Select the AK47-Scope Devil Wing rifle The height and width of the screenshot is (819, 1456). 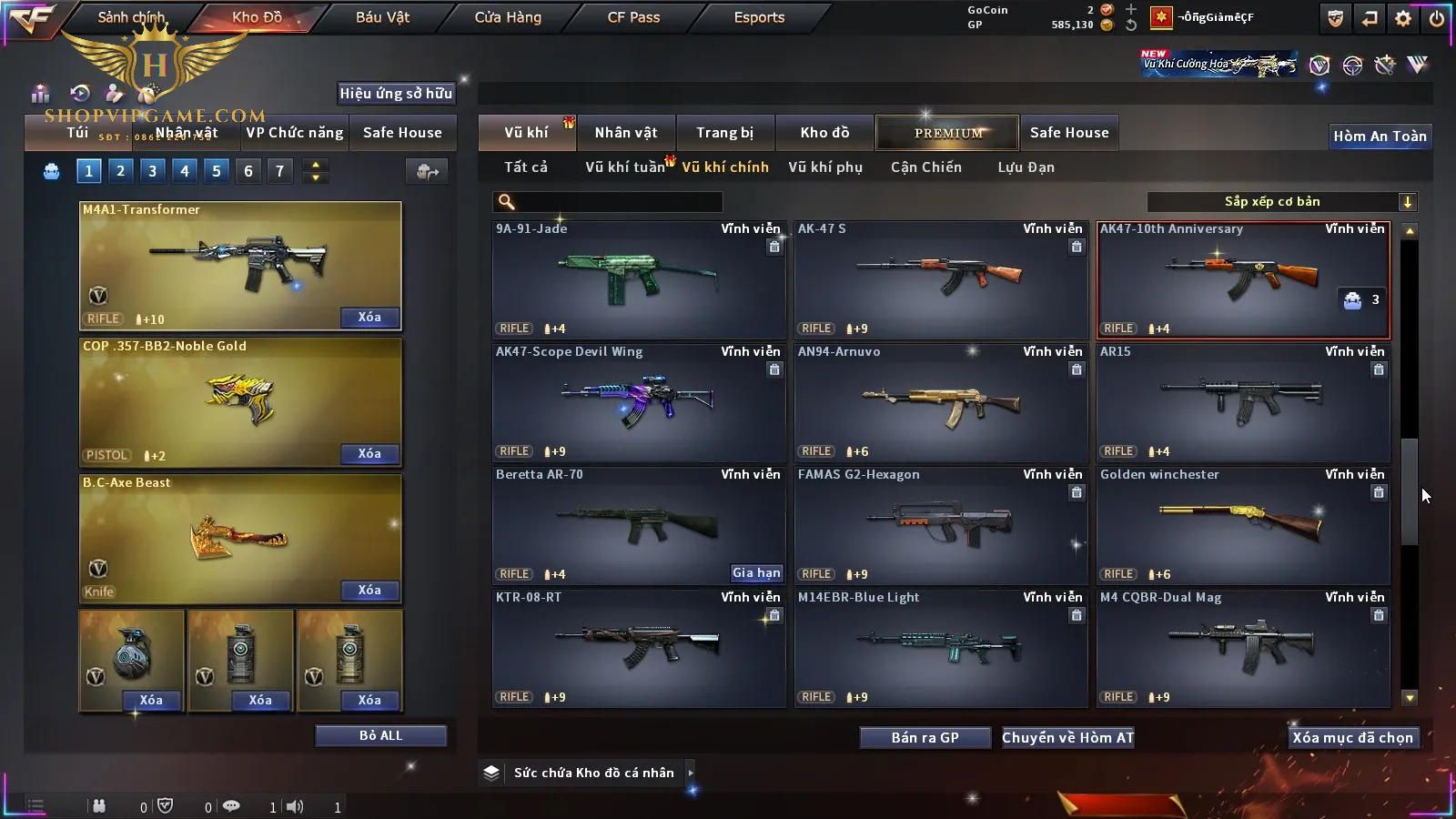(x=638, y=401)
